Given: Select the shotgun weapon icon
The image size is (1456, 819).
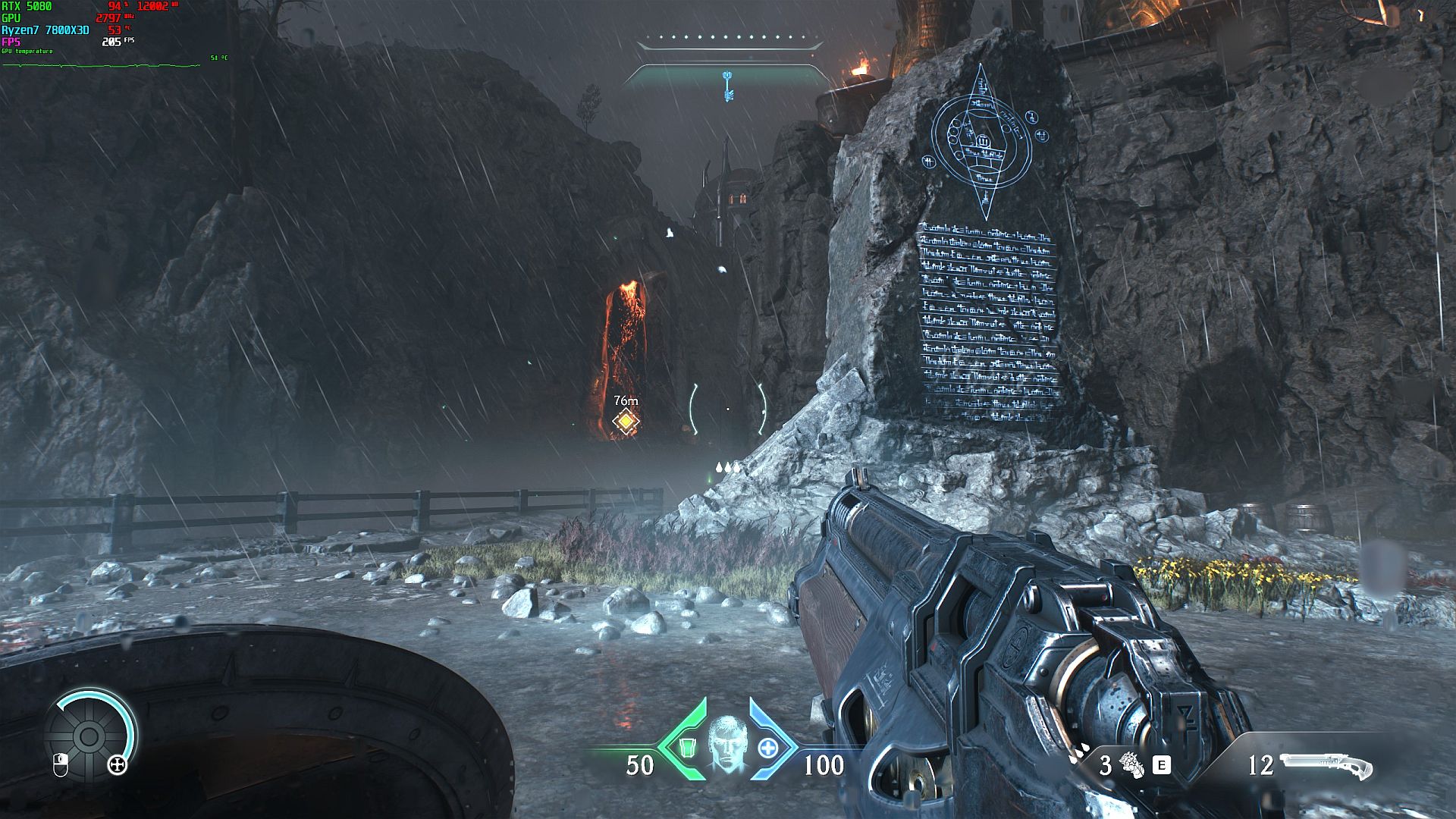Looking at the screenshot, I should (1326, 766).
